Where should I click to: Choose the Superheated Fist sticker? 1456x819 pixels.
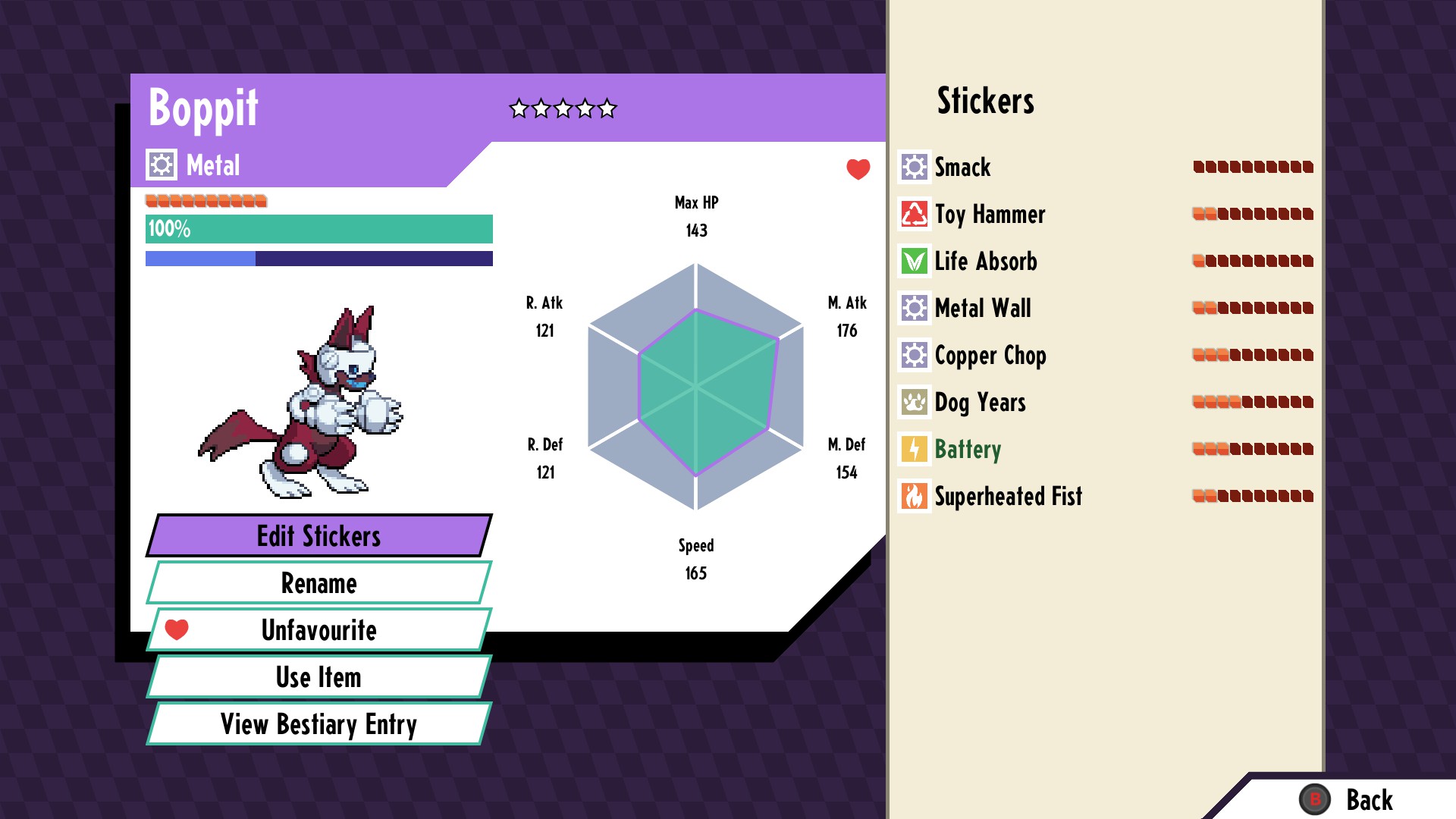click(x=1007, y=496)
